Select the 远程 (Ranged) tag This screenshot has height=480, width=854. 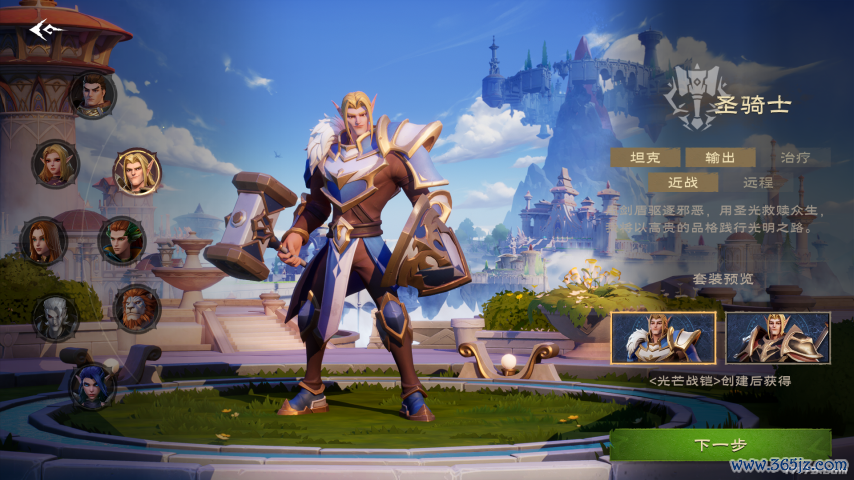click(x=759, y=182)
